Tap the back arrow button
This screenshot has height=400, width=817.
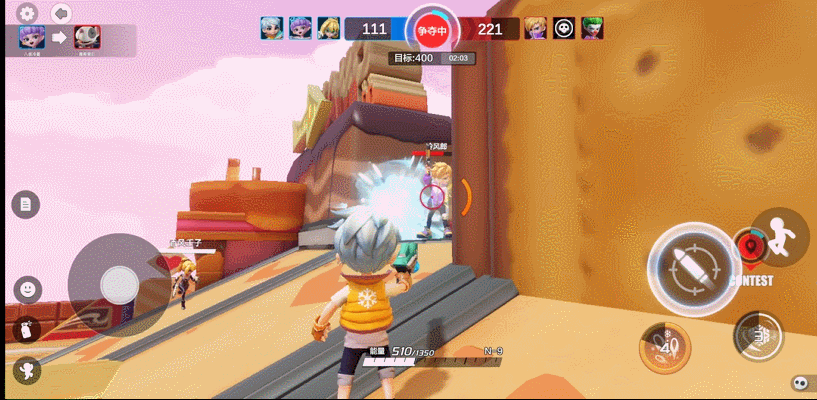click(61, 13)
